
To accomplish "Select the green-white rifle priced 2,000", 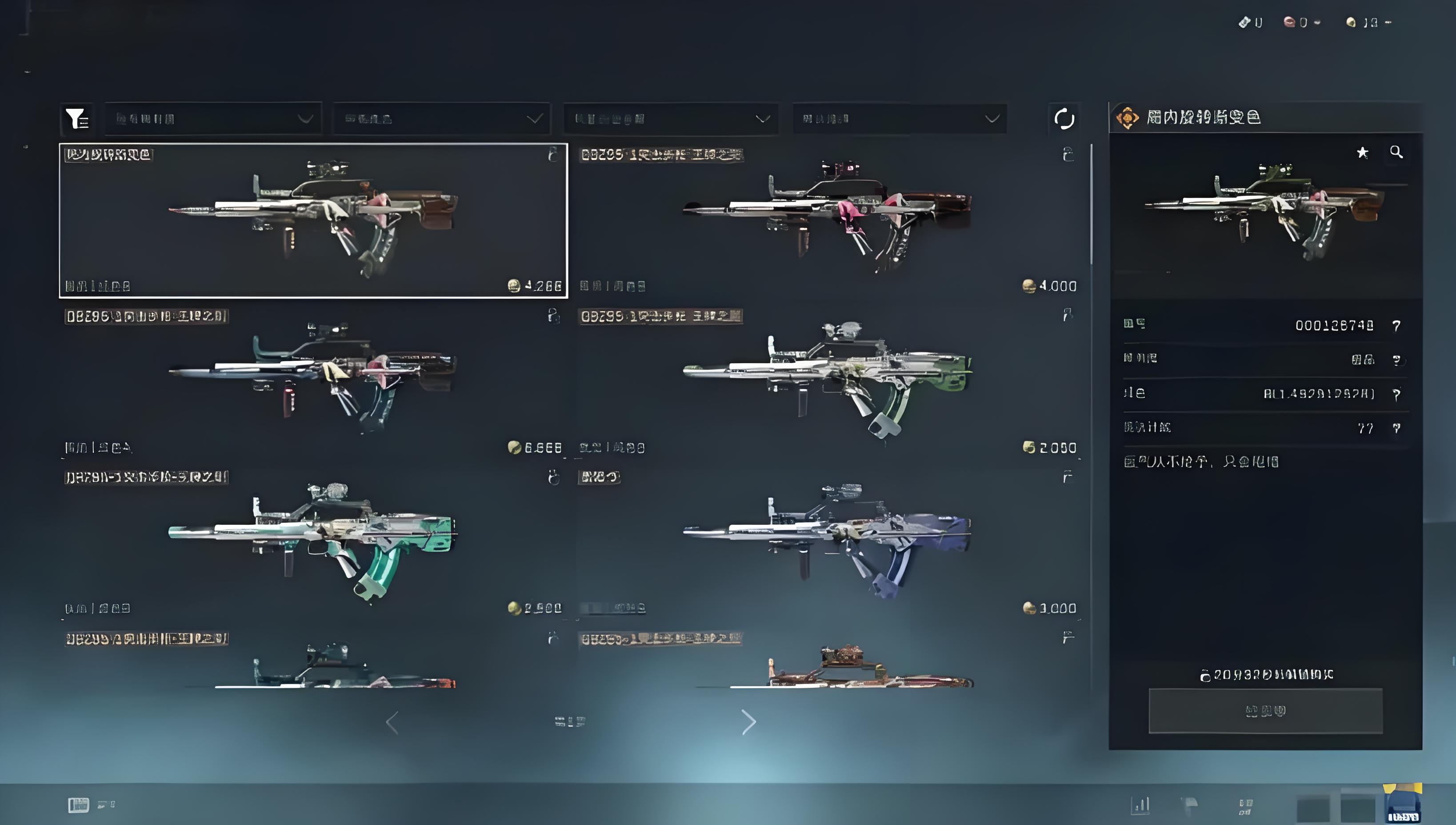I will click(x=828, y=381).
